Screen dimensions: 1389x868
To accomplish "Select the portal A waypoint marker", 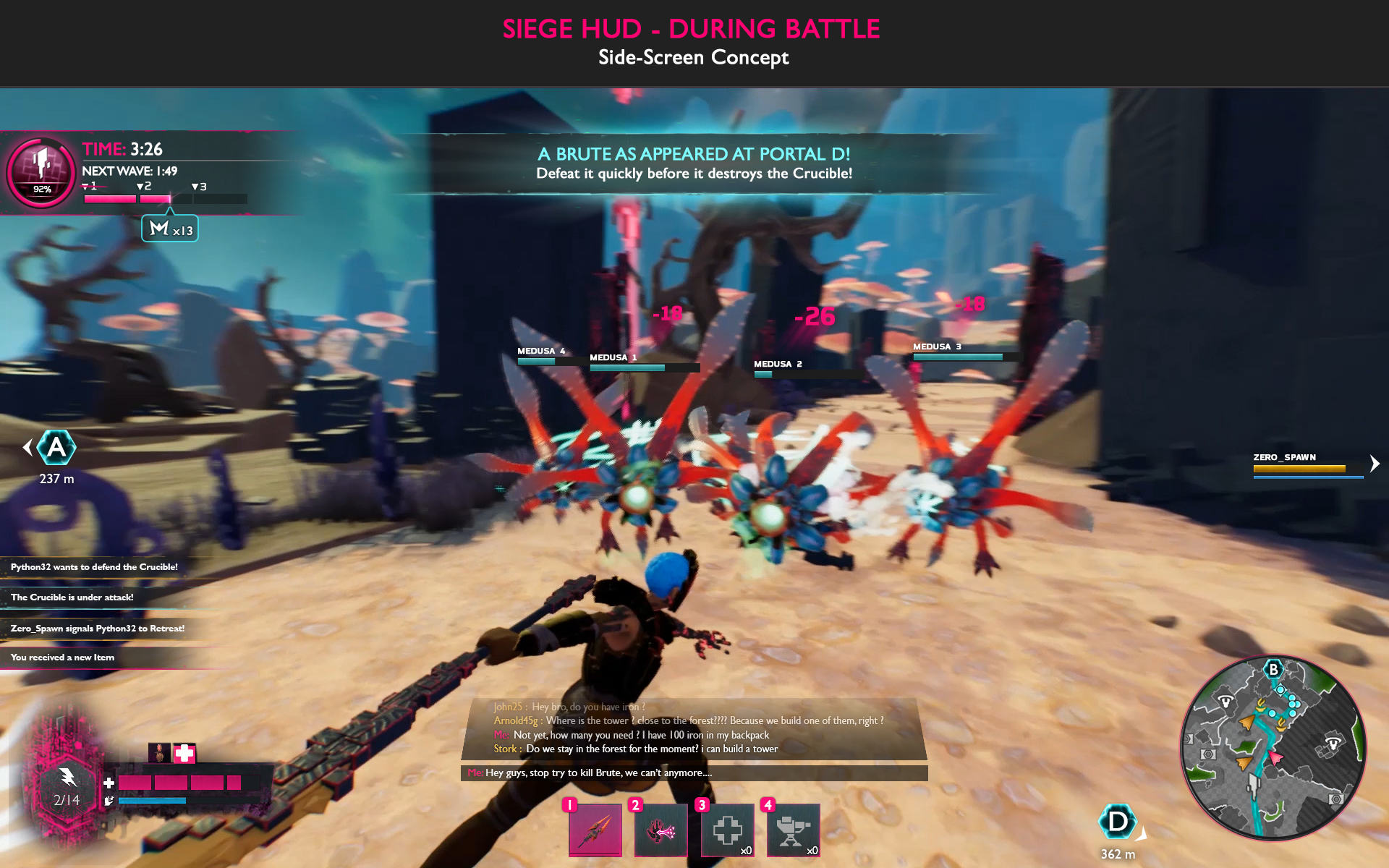I will point(56,448).
